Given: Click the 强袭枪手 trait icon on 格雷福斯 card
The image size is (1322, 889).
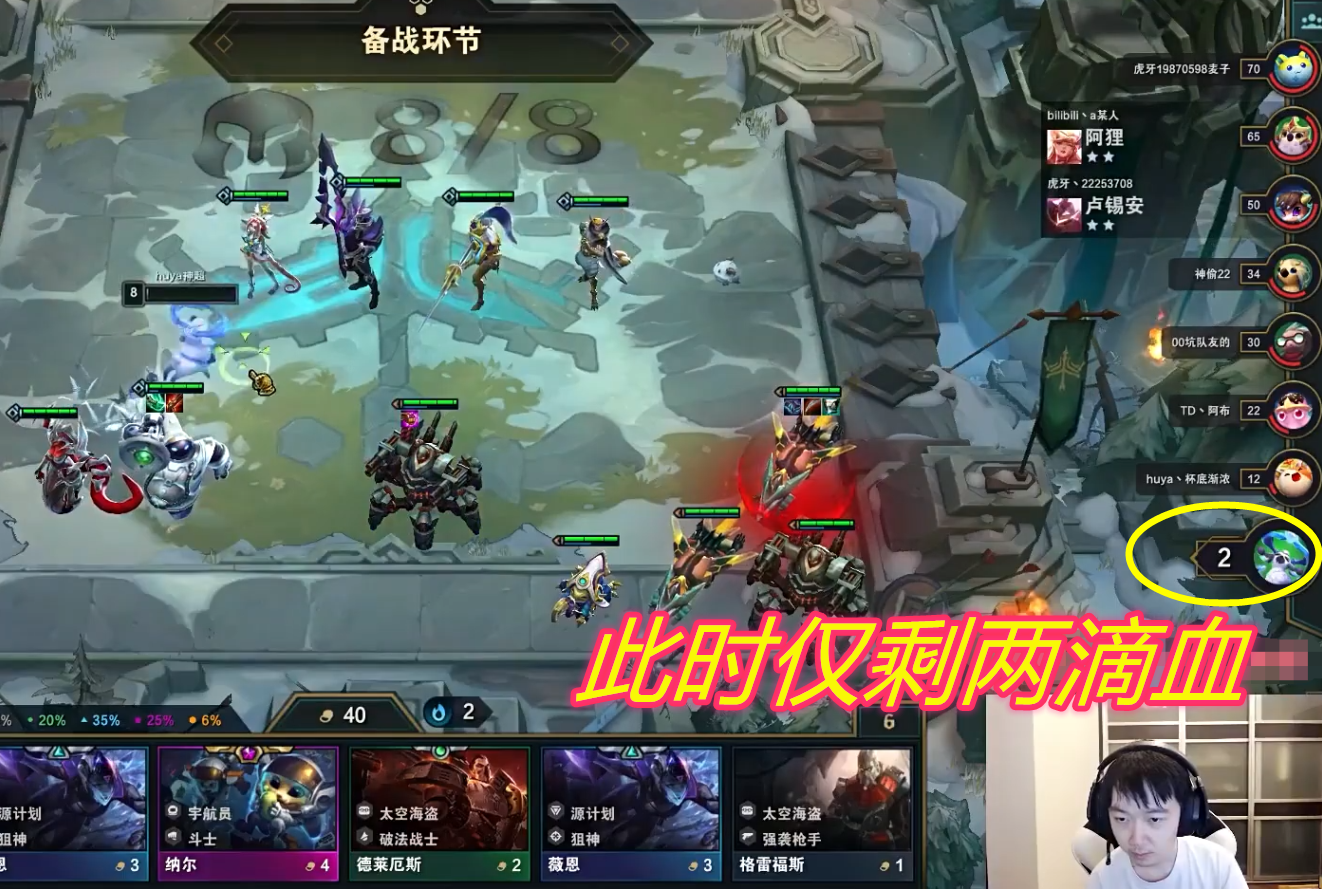Looking at the screenshot, I should pyautogui.click(x=748, y=834).
